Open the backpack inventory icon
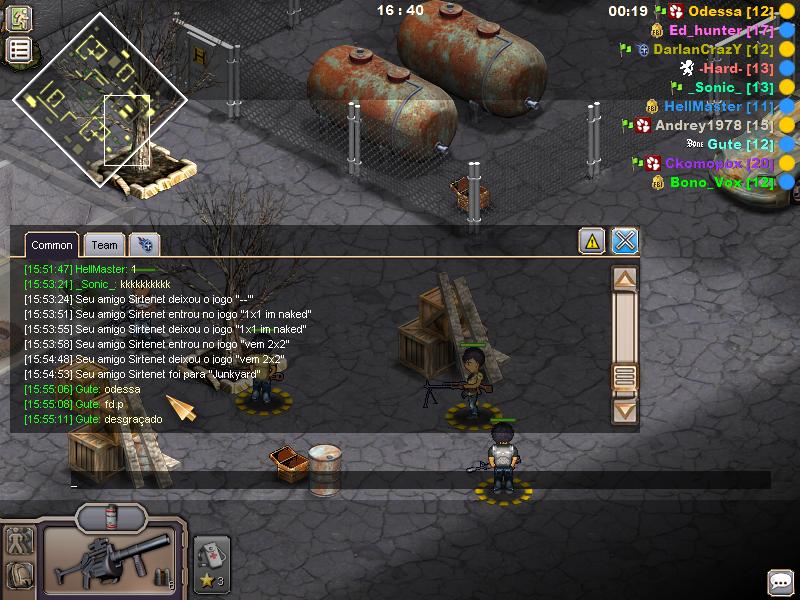The width and height of the screenshot is (800, 600). pos(19,575)
